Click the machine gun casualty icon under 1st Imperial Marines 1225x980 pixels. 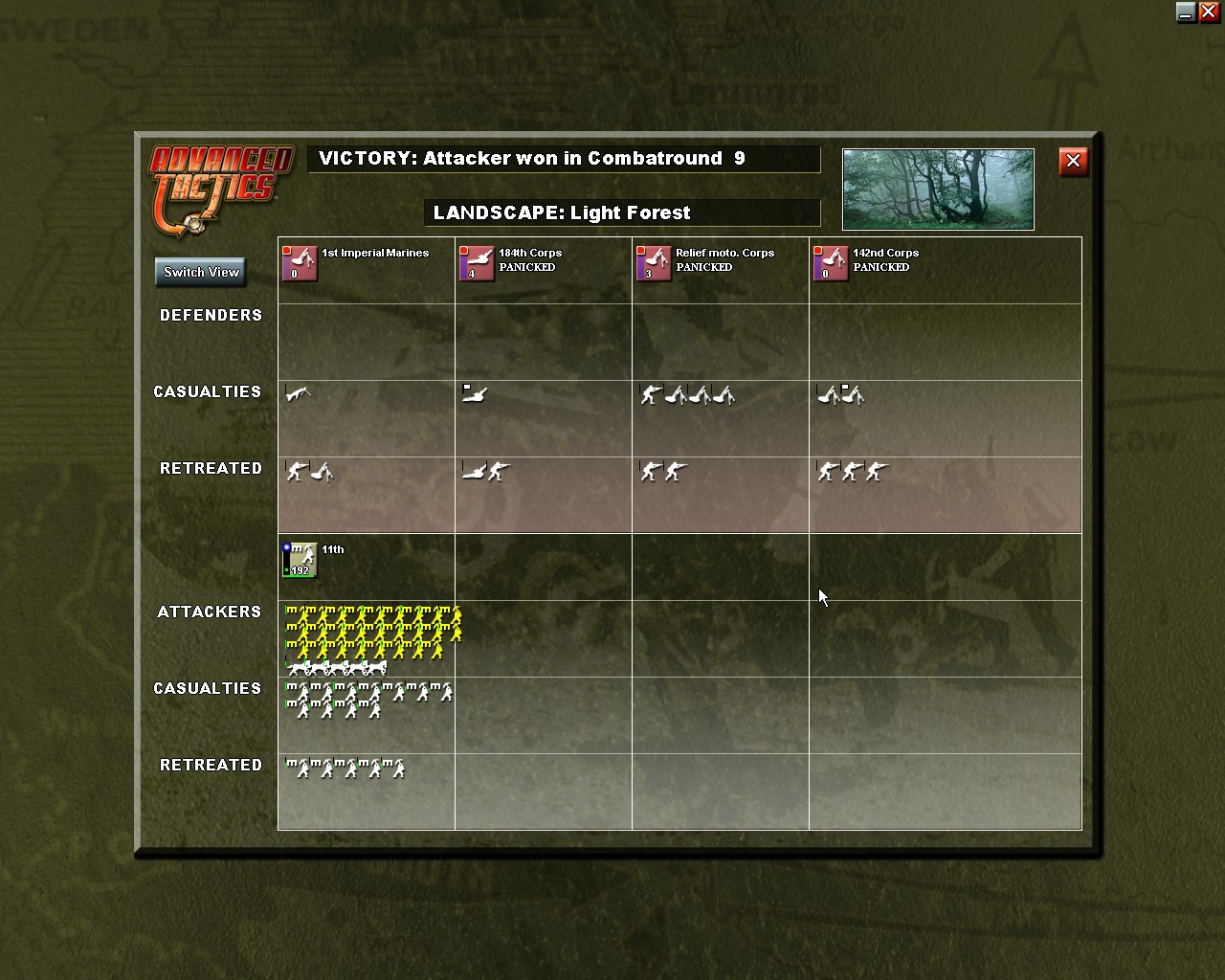point(299,392)
